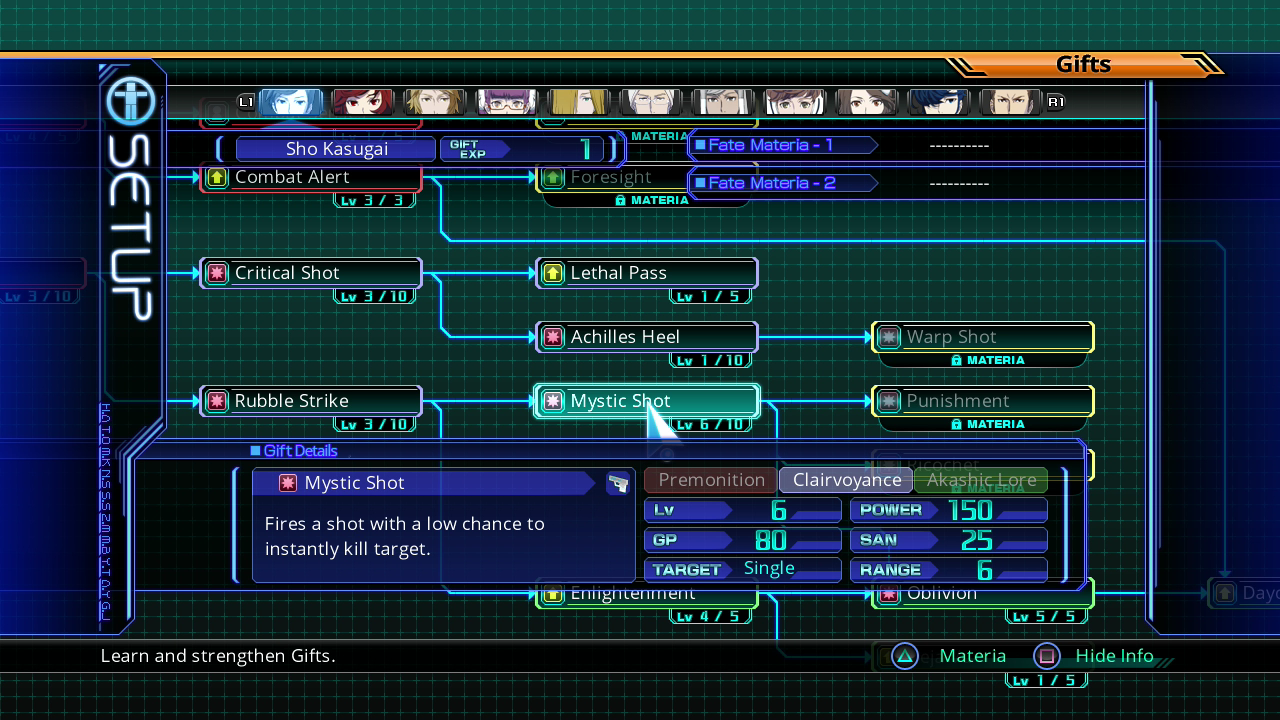The image size is (1280, 720).
Task: Select the red-haired character portrait
Action: pyautogui.click(x=363, y=102)
